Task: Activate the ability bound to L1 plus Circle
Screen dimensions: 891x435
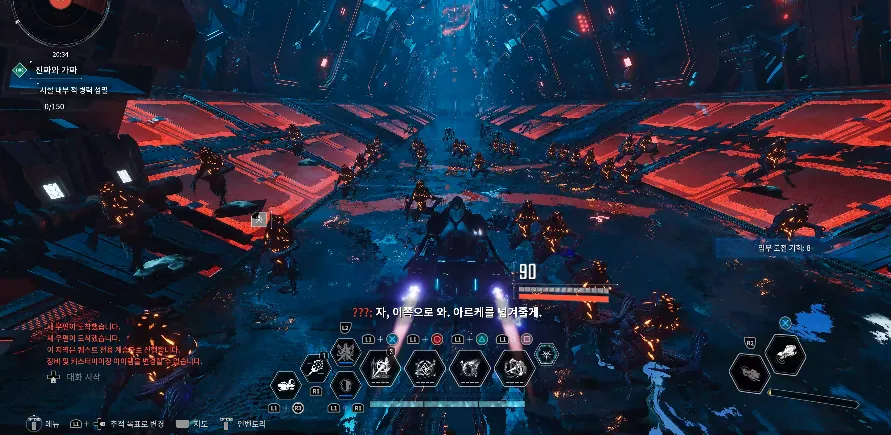Action: pyautogui.click(x=423, y=369)
